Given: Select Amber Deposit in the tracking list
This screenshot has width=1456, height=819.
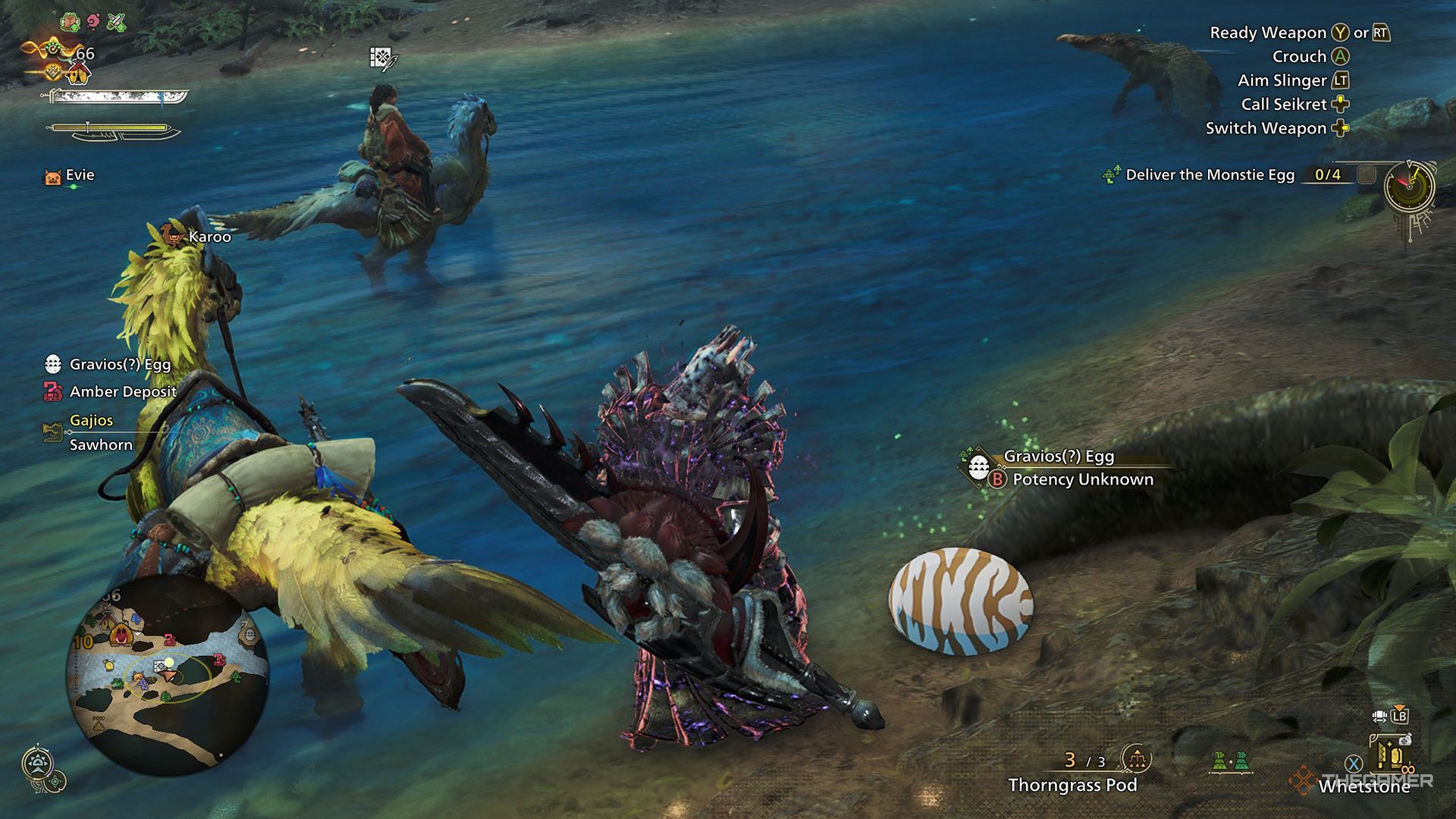Looking at the screenshot, I should [x=123, y=392].
